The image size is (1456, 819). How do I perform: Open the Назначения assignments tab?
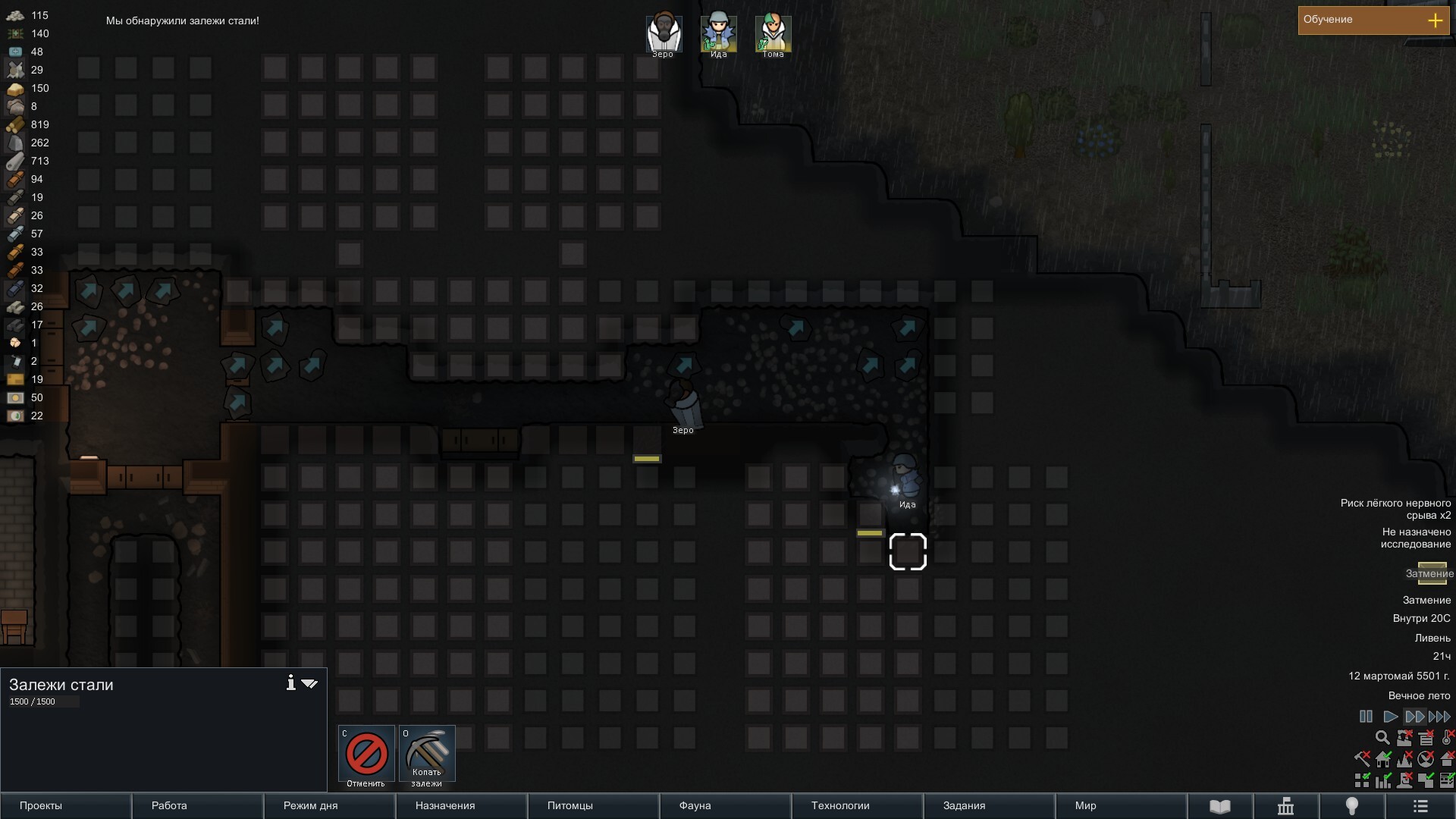461,806
